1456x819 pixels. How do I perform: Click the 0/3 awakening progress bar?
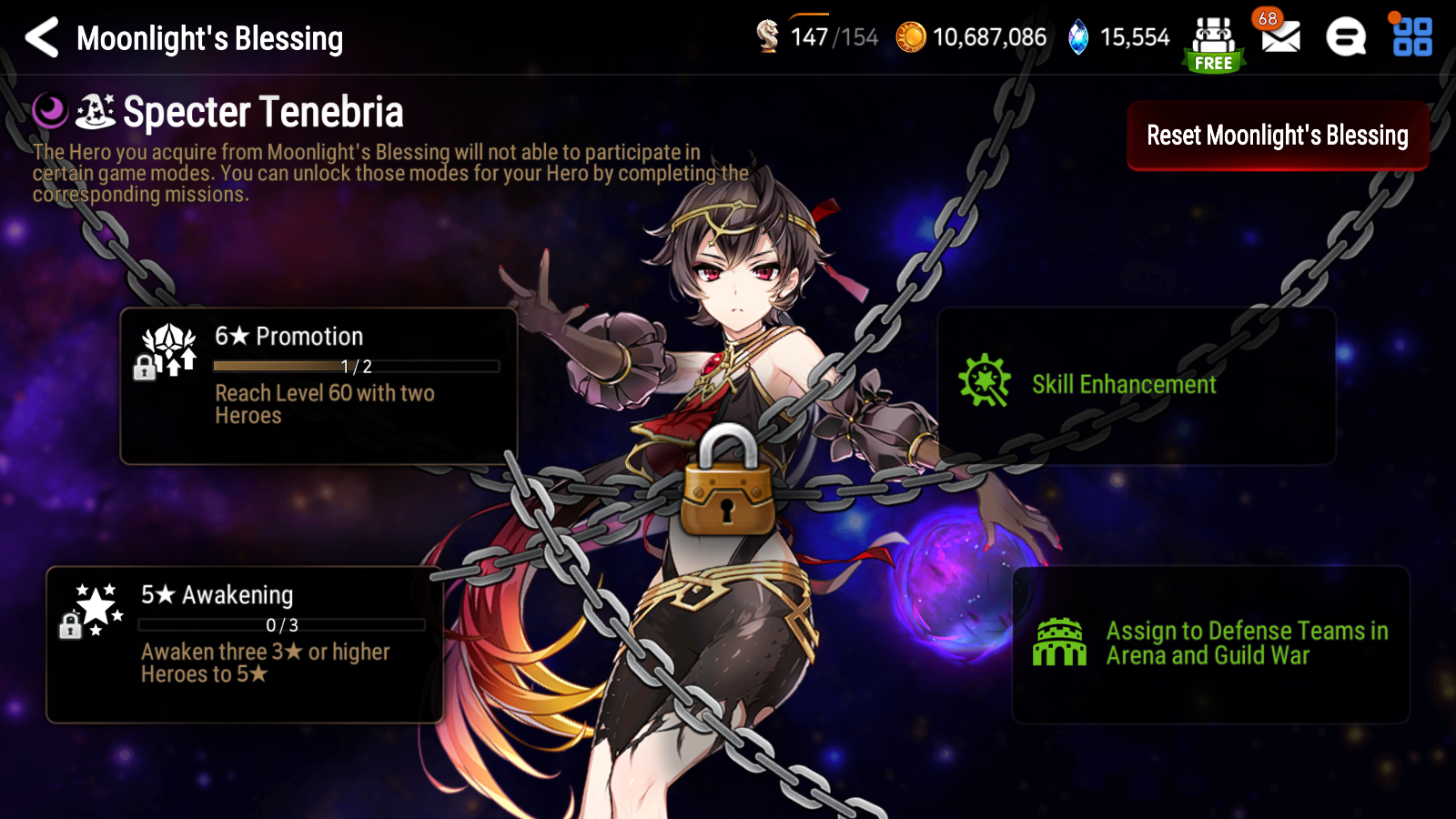(280, 624)
